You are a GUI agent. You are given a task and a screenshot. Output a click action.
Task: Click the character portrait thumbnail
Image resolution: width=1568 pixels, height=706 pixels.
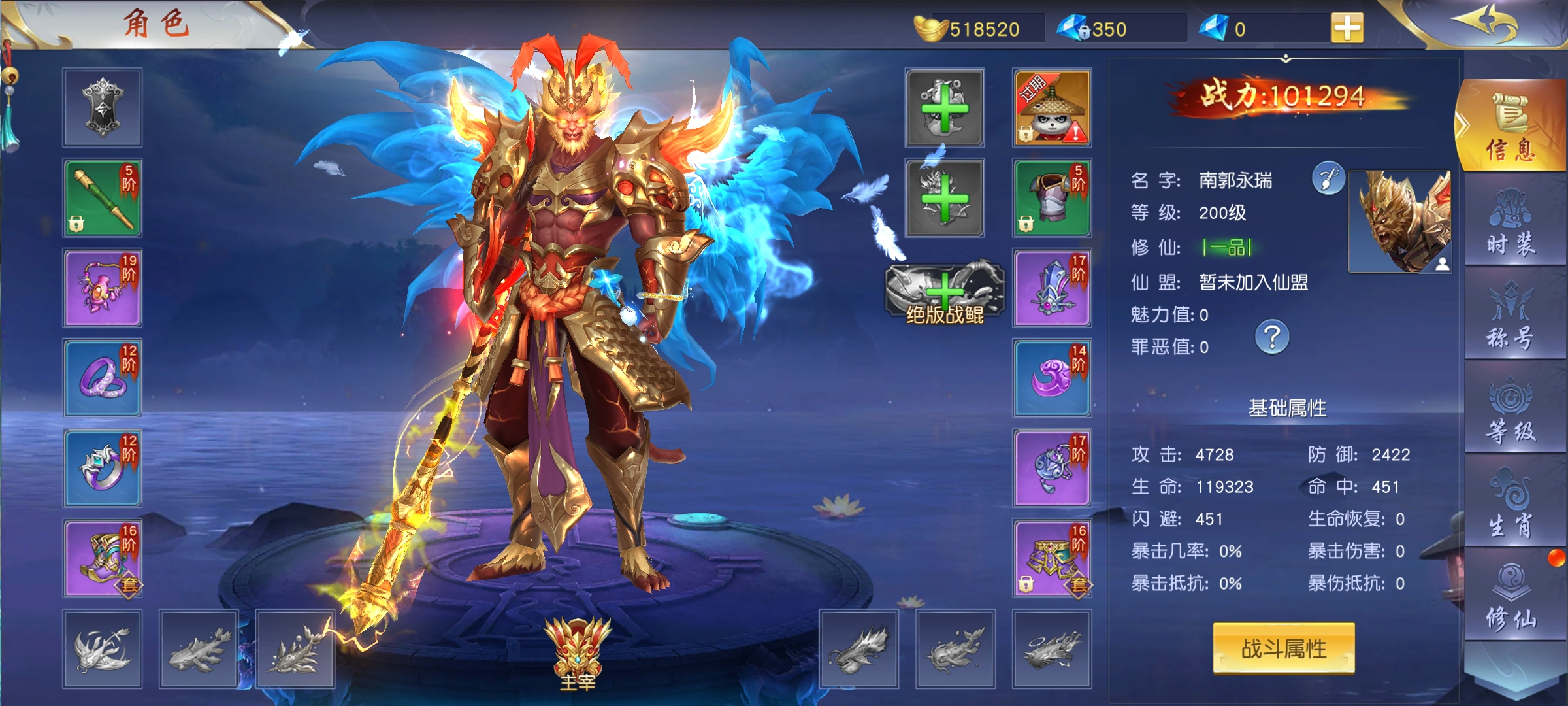click(1400, 221)
